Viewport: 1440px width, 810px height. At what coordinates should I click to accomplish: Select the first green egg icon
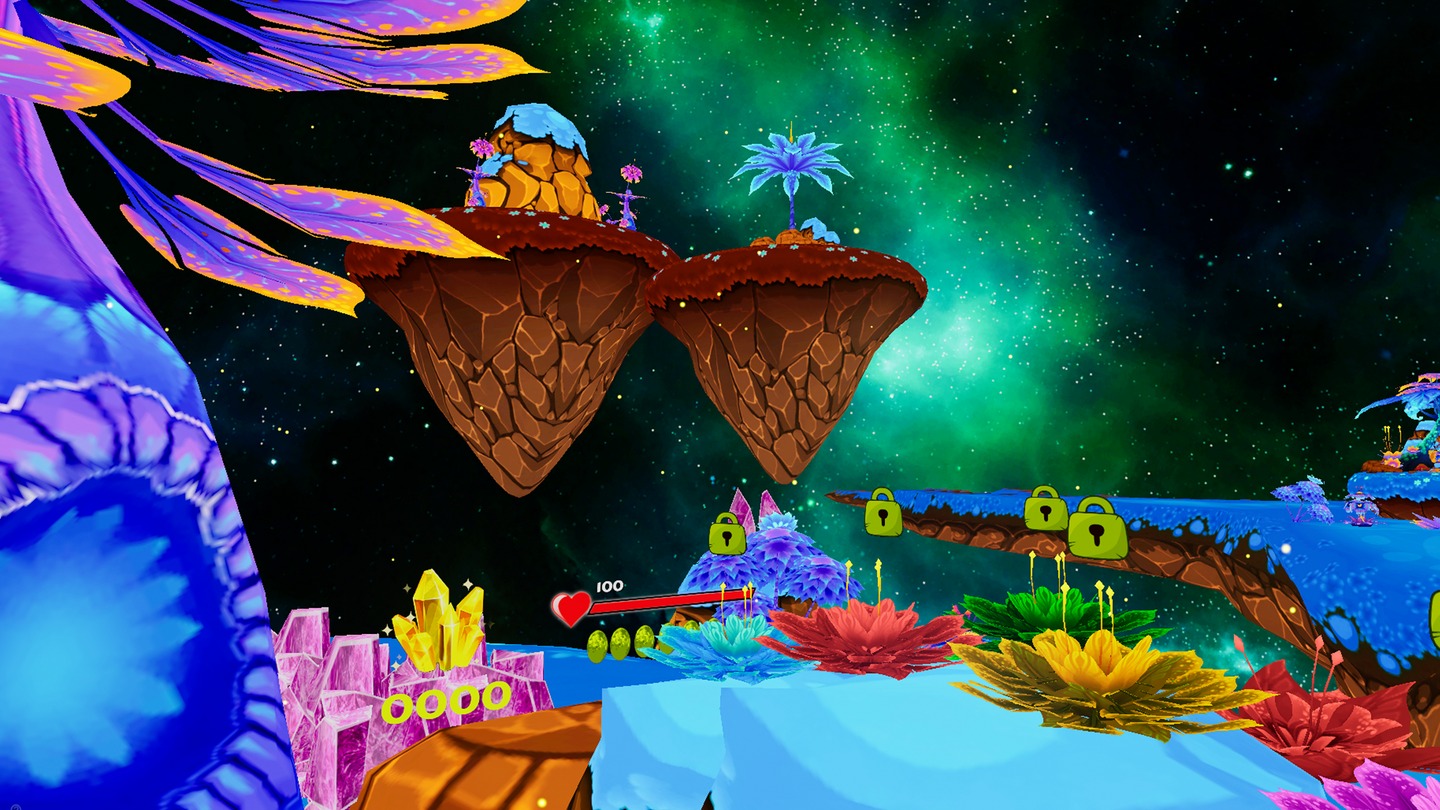[597, 645]
